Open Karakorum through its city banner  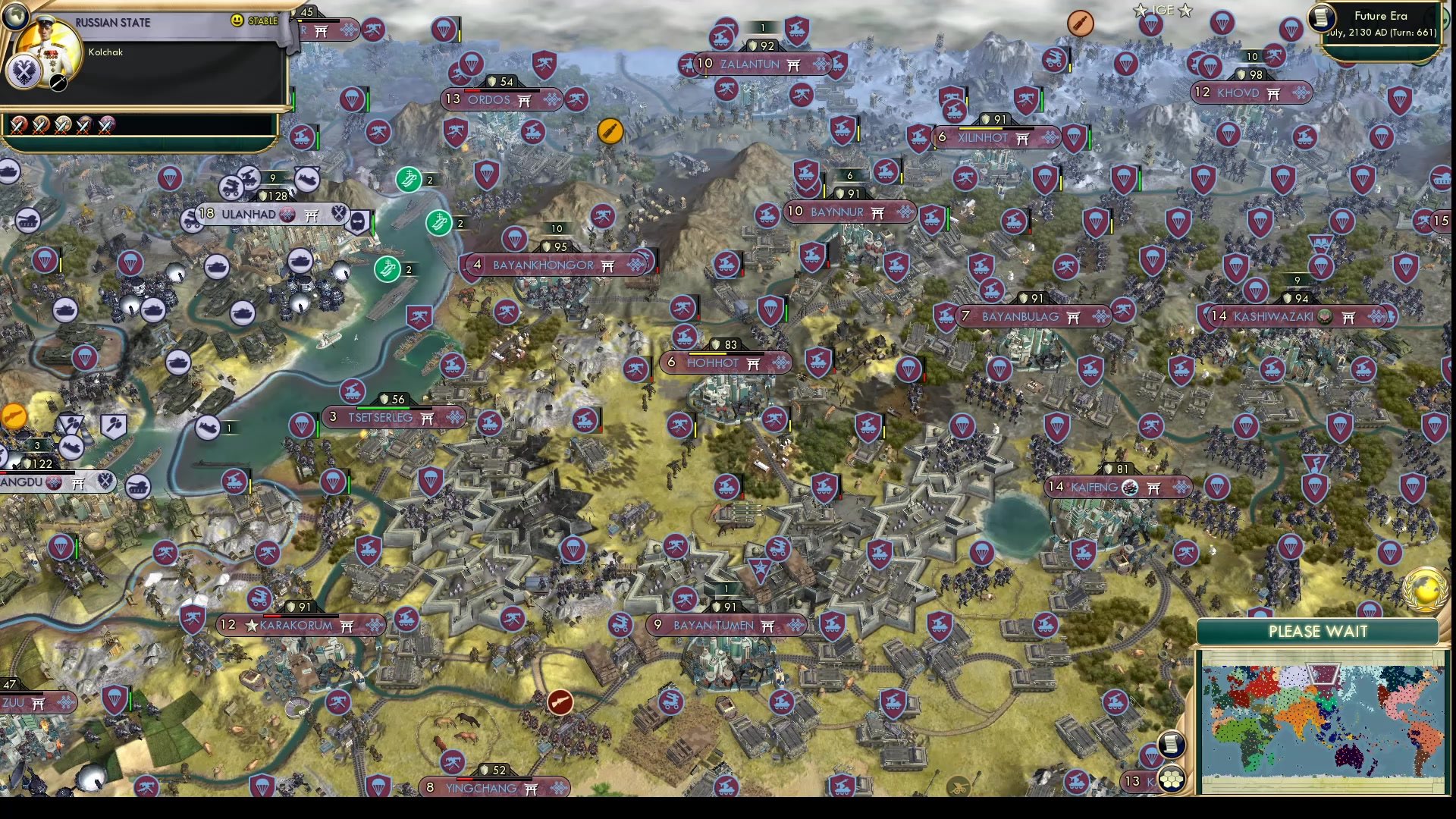point(296,626)
